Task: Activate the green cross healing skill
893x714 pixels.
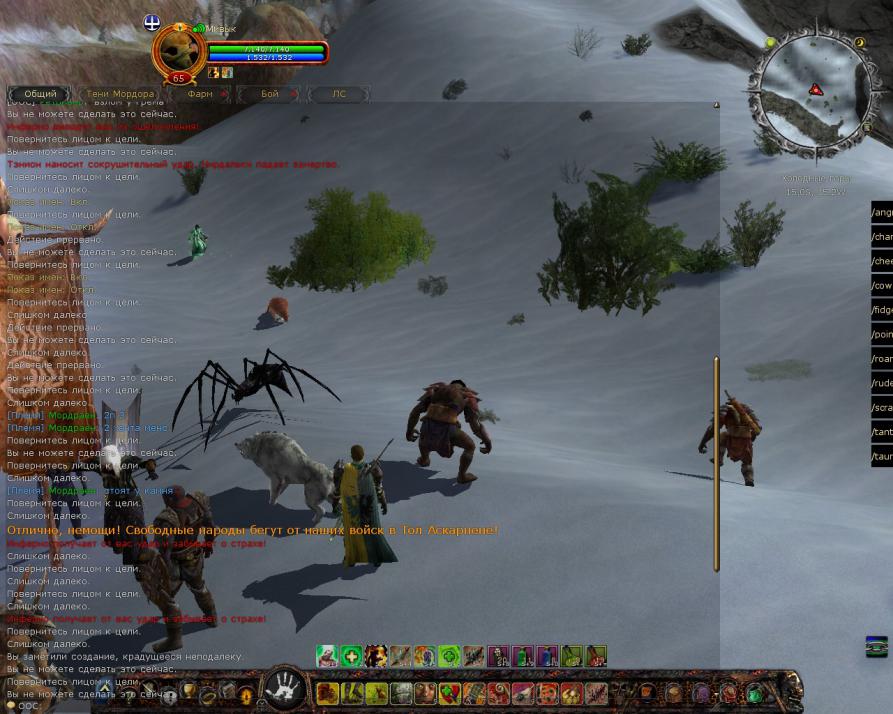Action: coord(351,656)
